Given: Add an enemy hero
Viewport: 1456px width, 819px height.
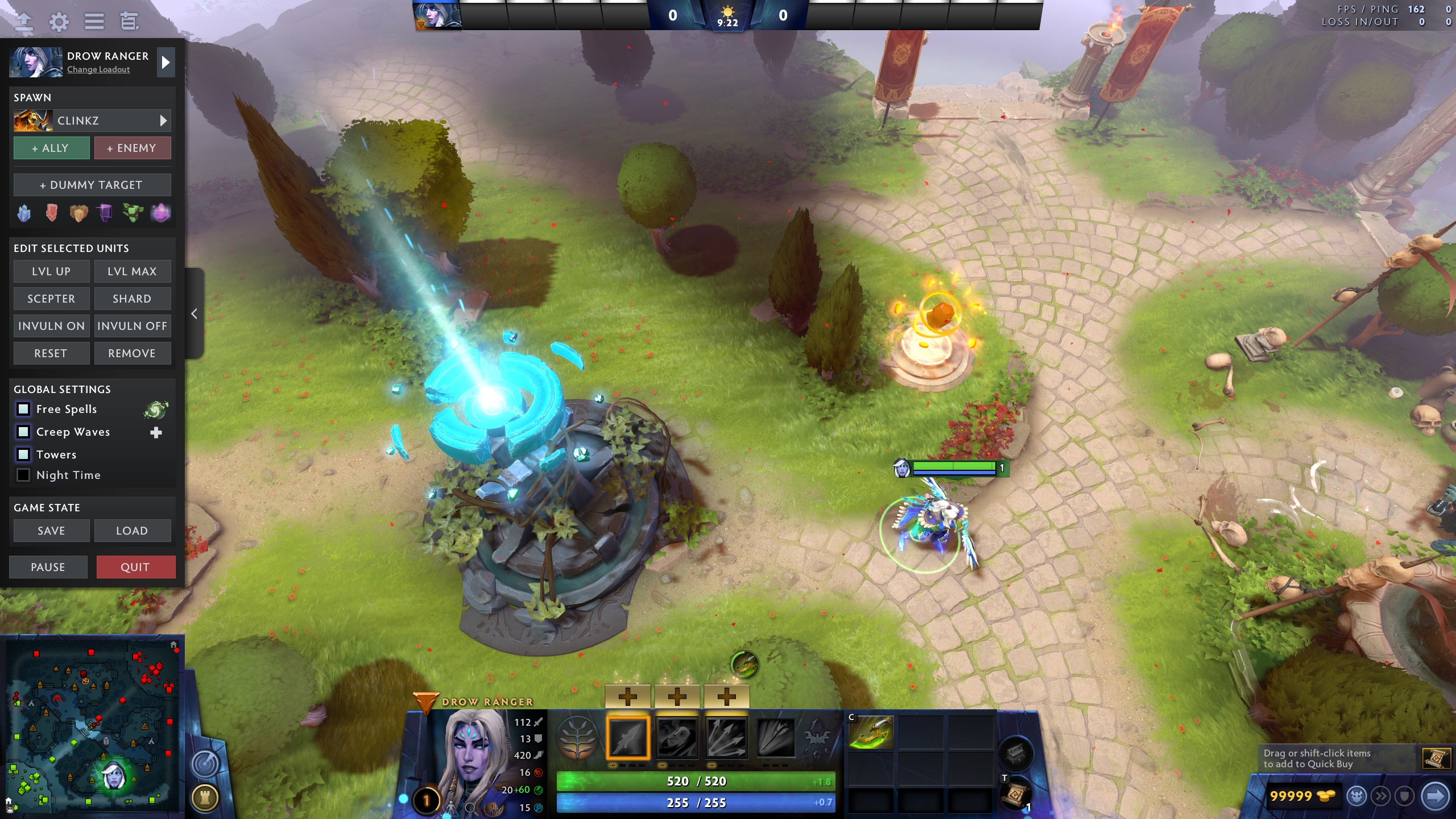Looking at the screenshot, I should (132, 148).
